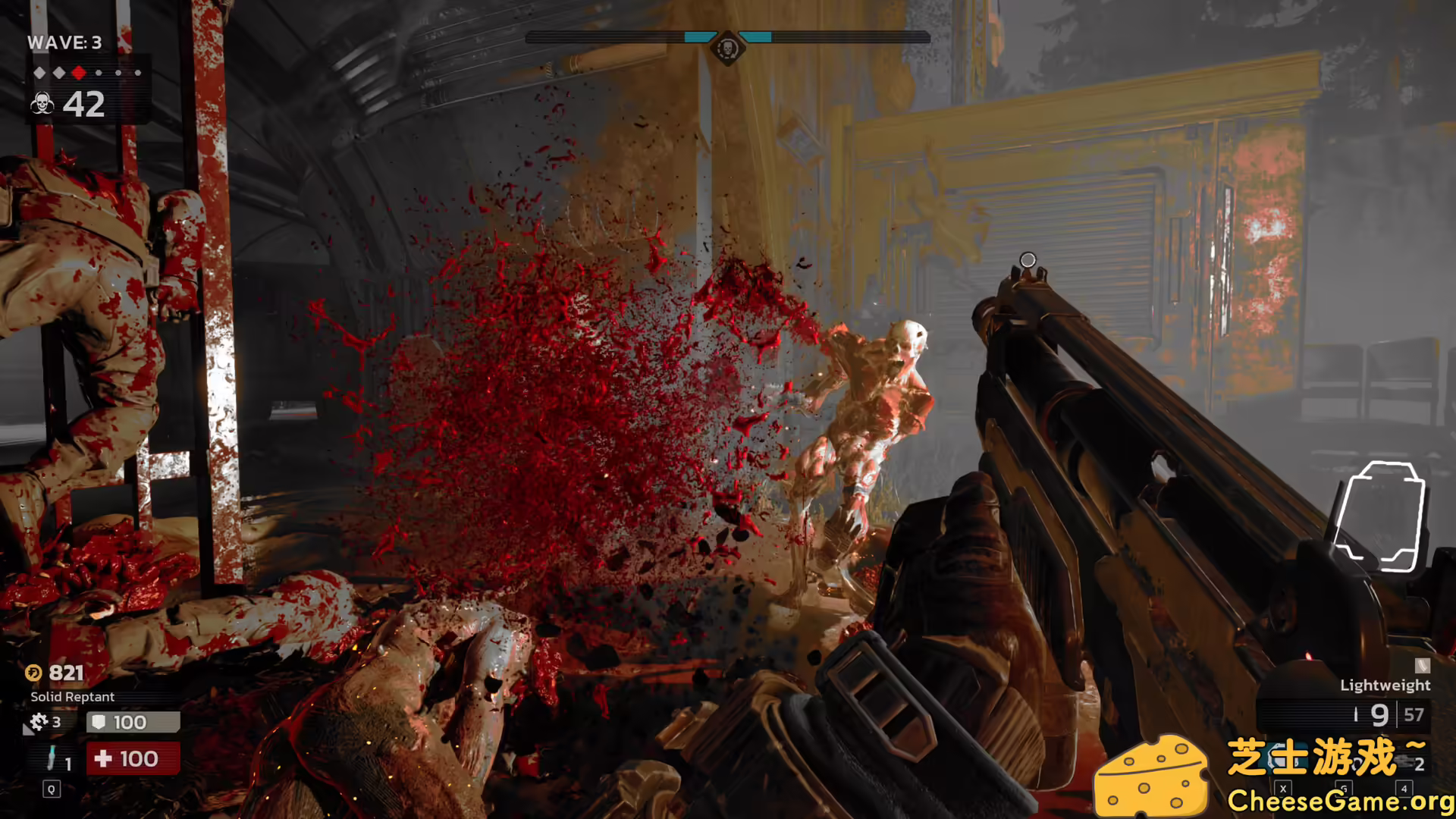Expand the grenade slot bound to G
Viewport: 1456px width, 819px height.
click(x=1344, y=789)
